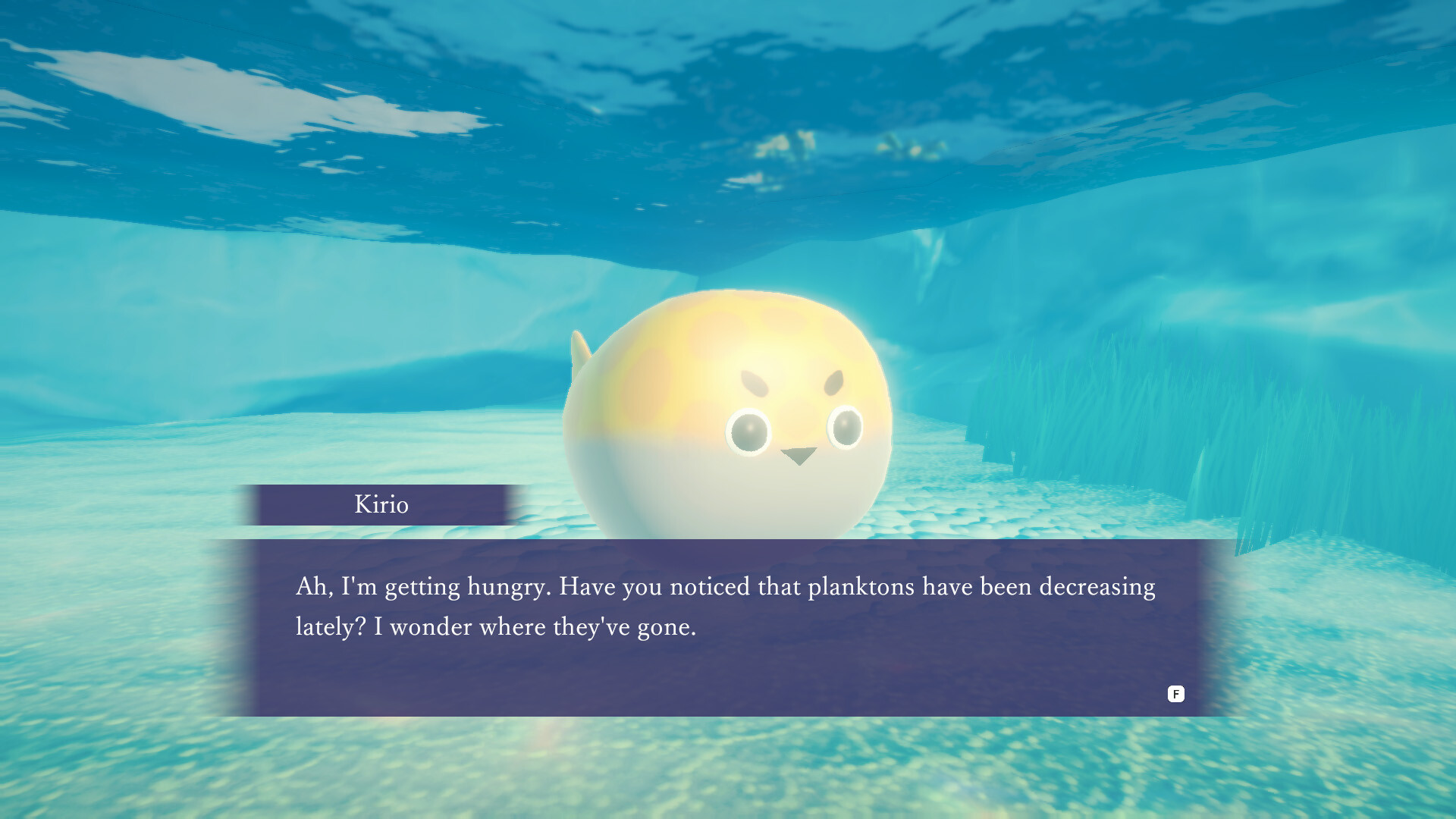
Task: Advance the dialogue with the F prompt
Action: 1176,694
